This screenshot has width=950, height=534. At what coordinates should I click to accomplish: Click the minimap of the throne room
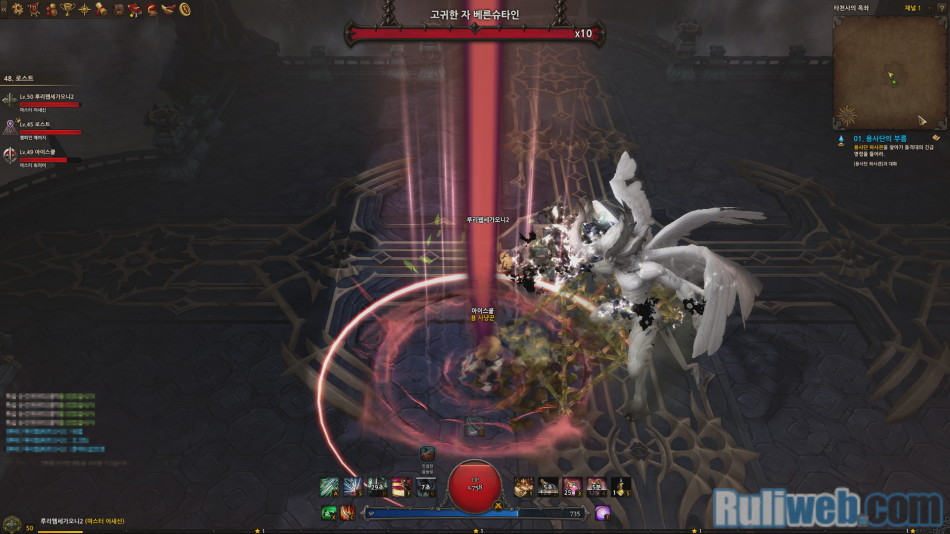[890, 75]
